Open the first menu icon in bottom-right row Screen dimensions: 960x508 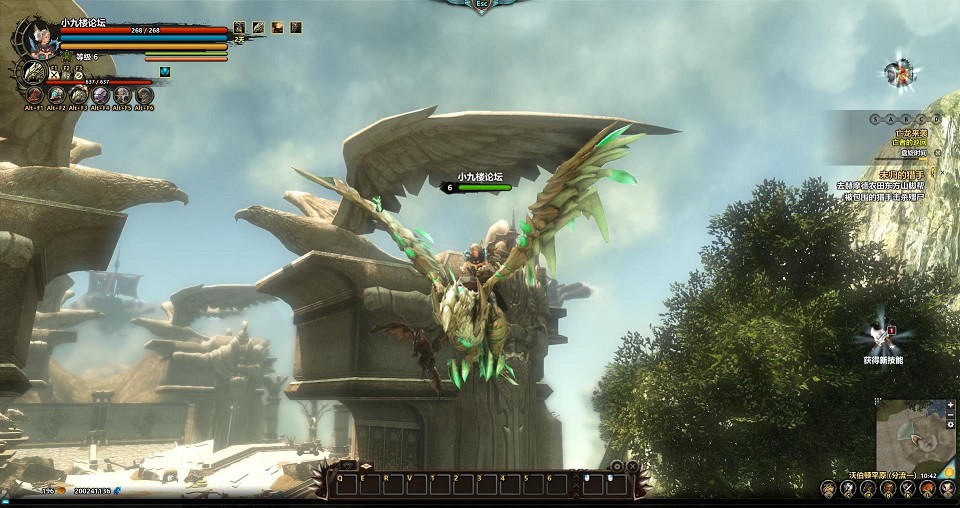pos(828,488)
